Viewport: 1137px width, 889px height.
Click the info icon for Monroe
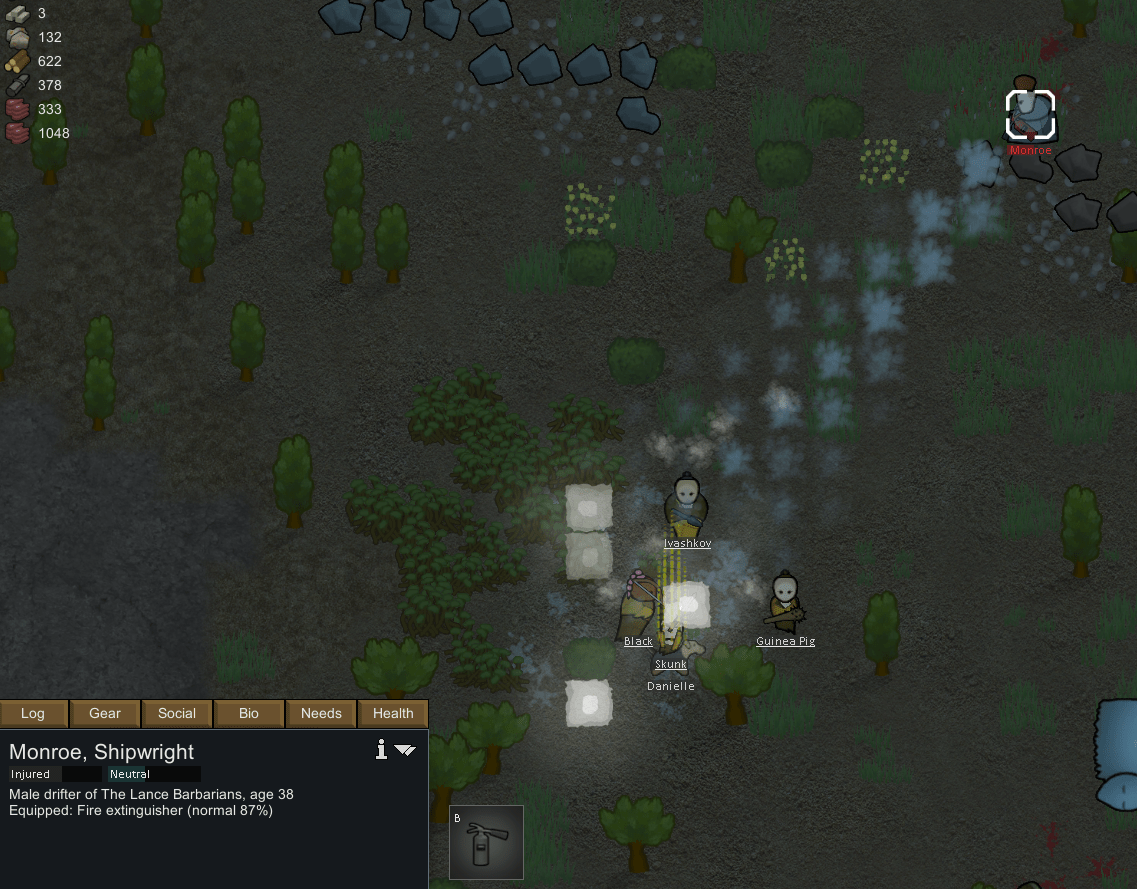pos(381,750)
